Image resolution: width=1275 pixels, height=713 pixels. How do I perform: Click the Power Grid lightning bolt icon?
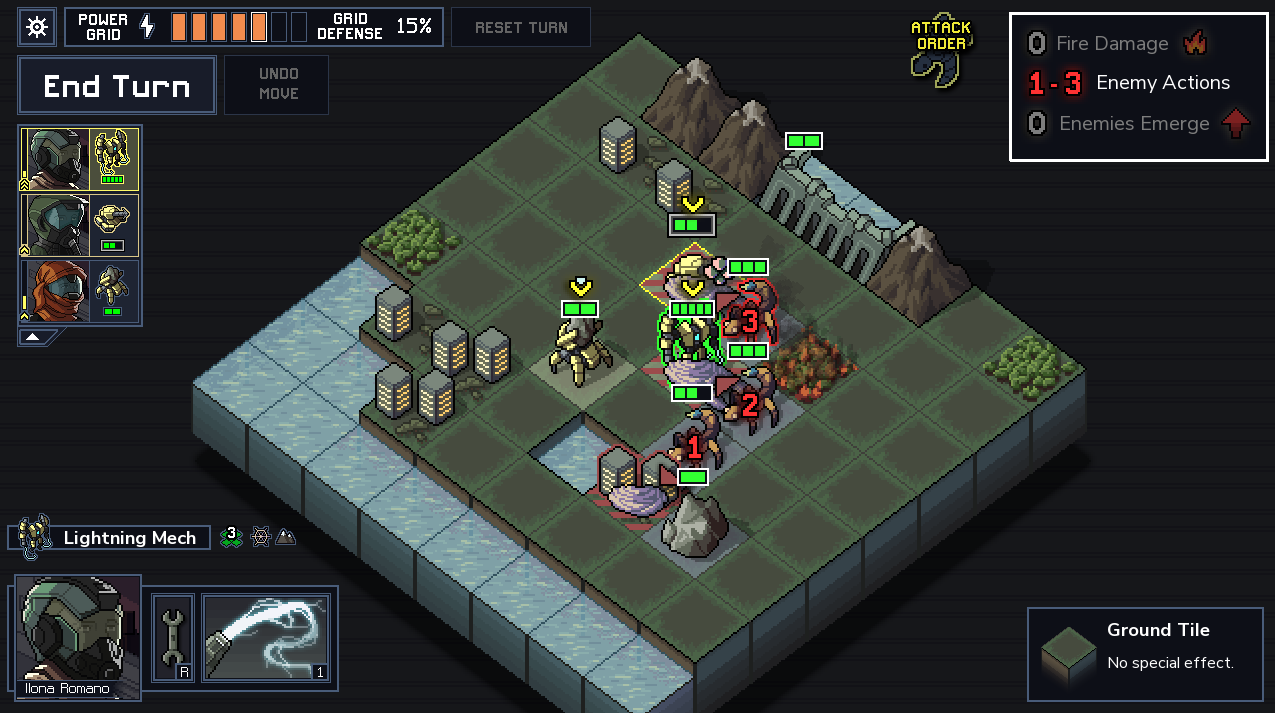pos(147,27)
